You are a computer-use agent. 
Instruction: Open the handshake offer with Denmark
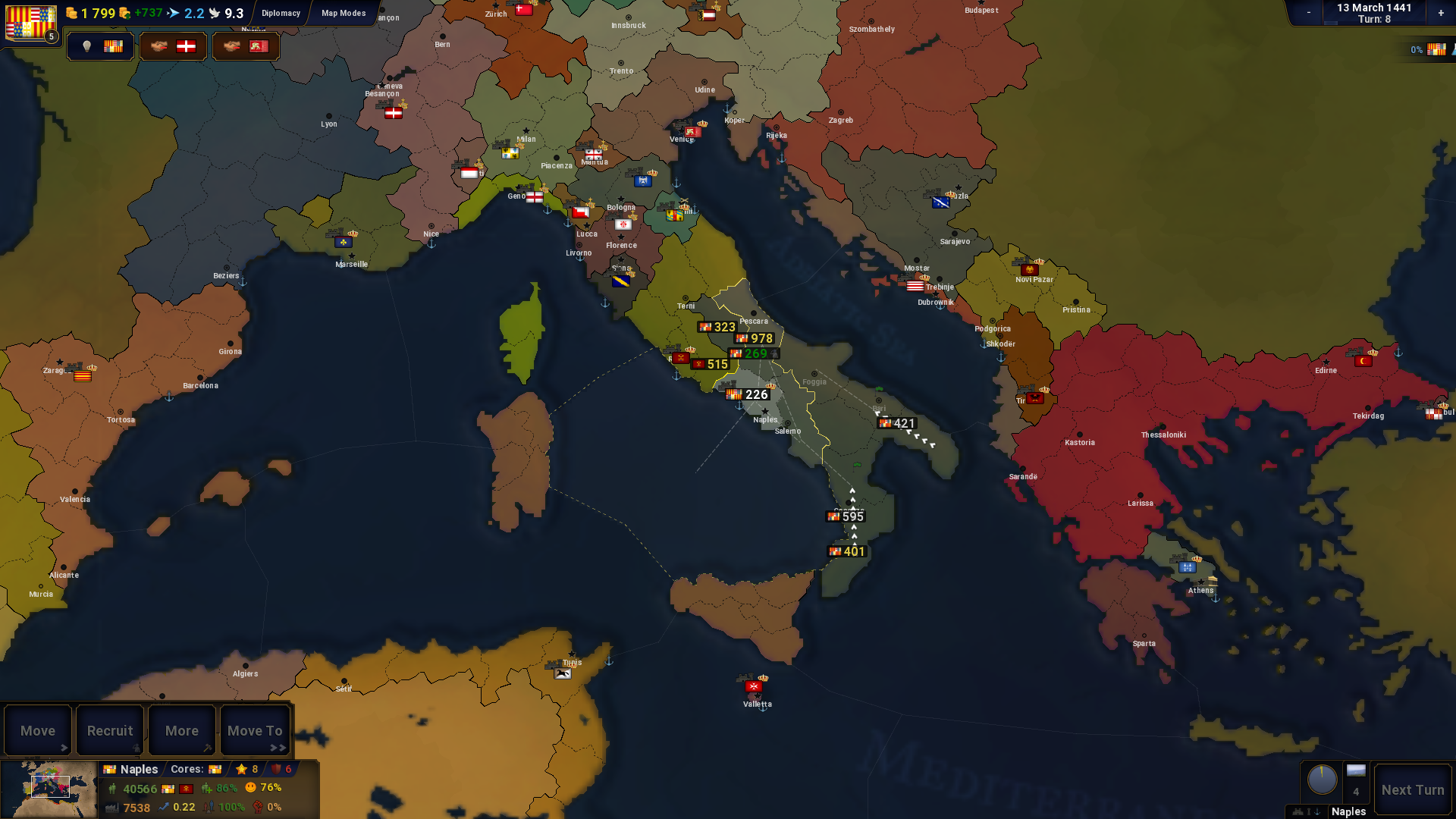(x=173, y=45)
